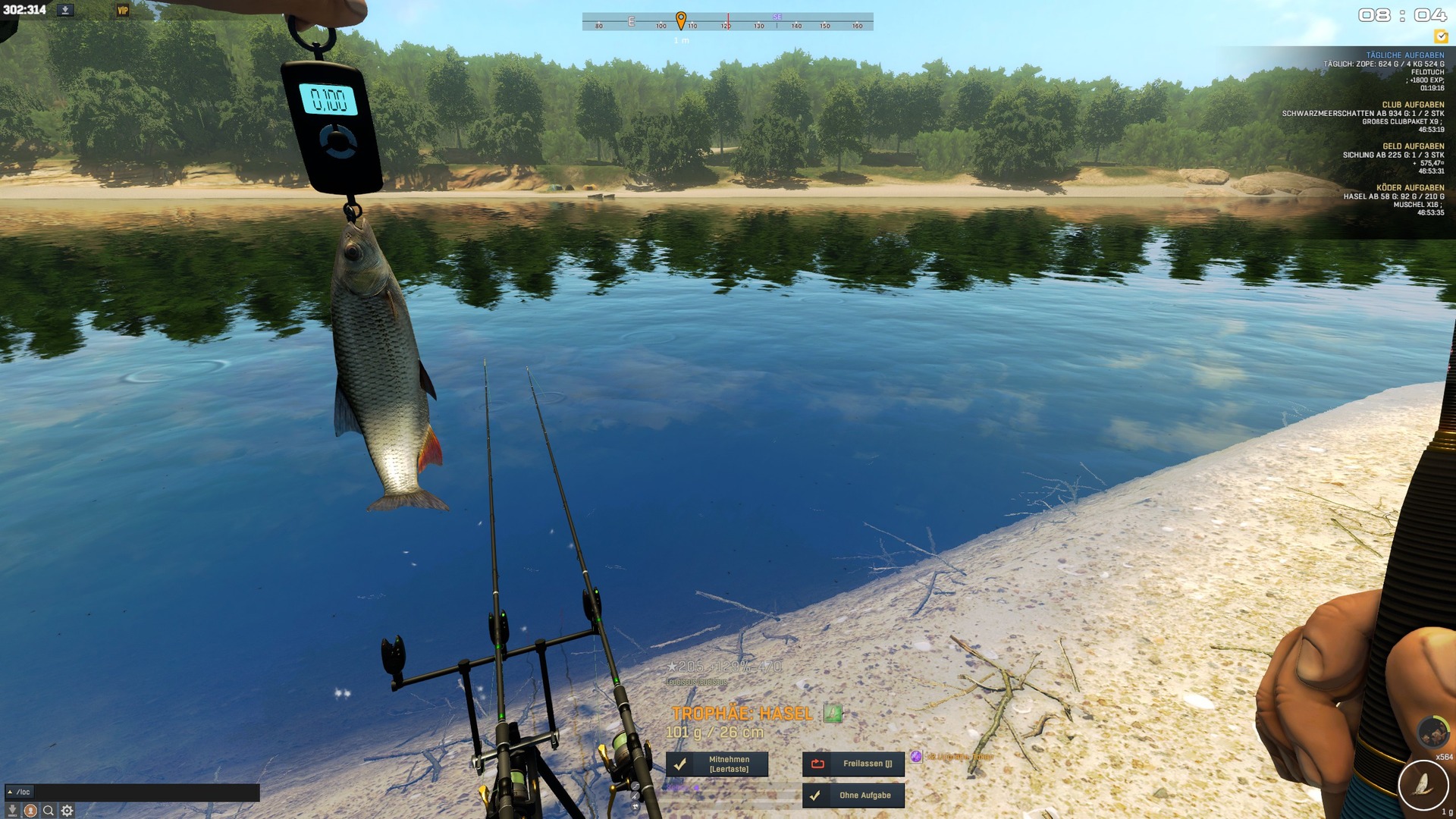Click the fly lure circular icon
Image resolution: width=1456 pixels, height=819 pixels.
click(x=1423, y=786)
